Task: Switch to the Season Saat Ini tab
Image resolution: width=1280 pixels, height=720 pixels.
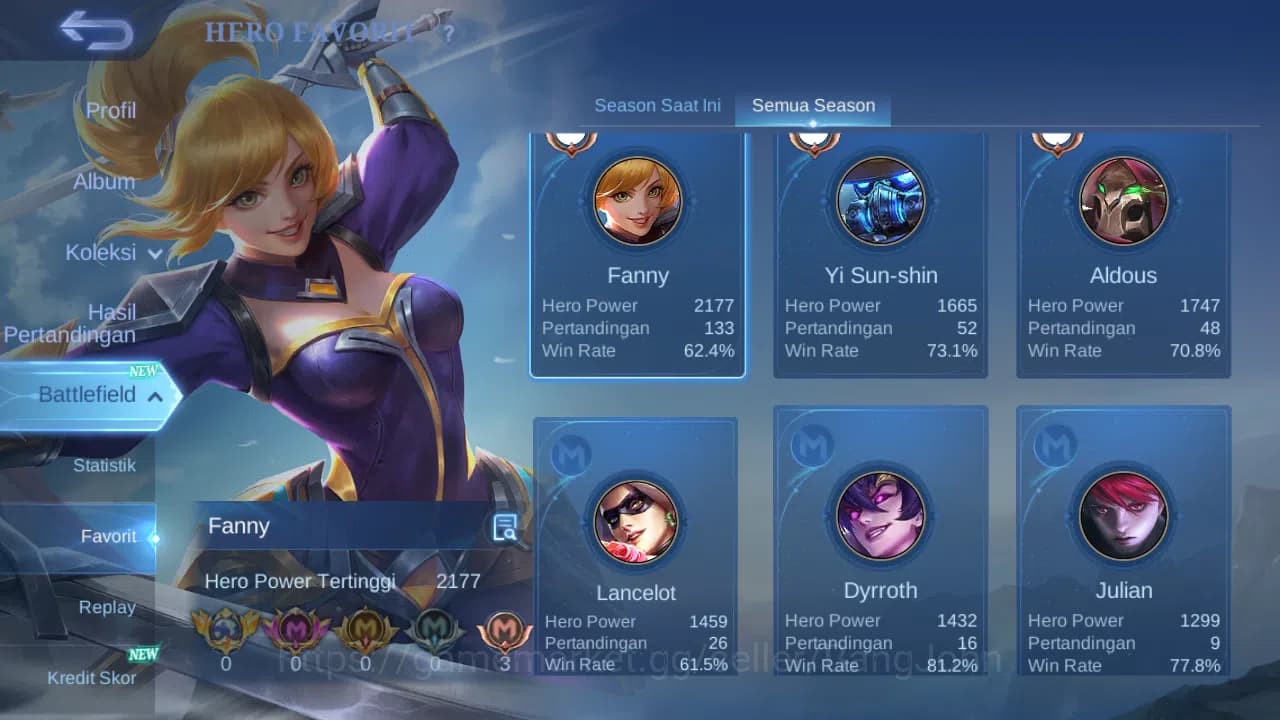Action: click(x=657, y=105)
